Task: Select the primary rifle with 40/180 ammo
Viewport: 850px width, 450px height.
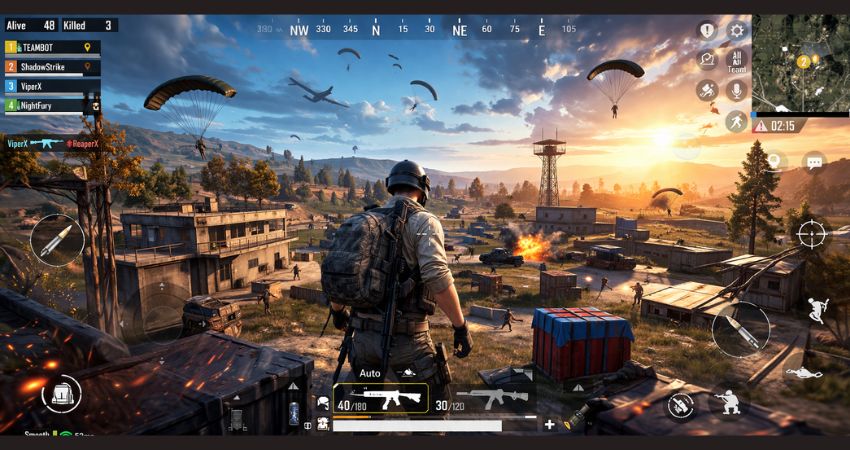Action: point(380,399)
